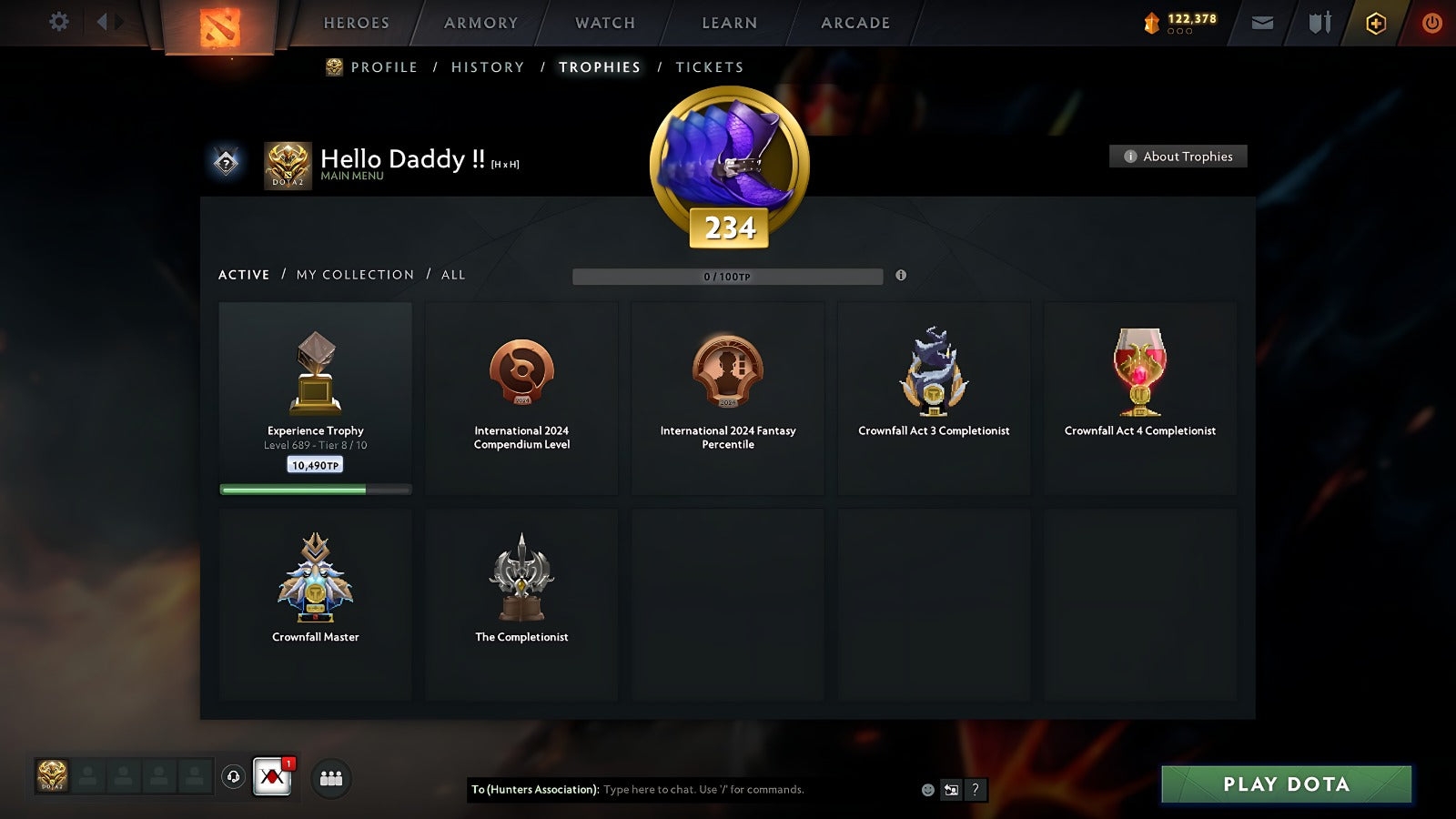View the match History tab
This screenshot has width=1456, height=819.
click(x=488, y=67)
